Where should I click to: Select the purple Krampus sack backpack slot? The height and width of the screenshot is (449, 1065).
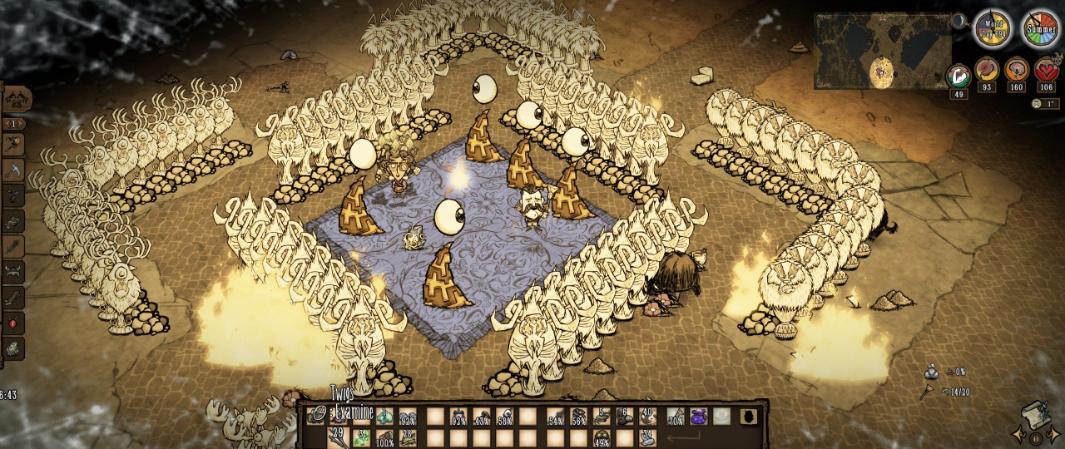click(698, 417)
